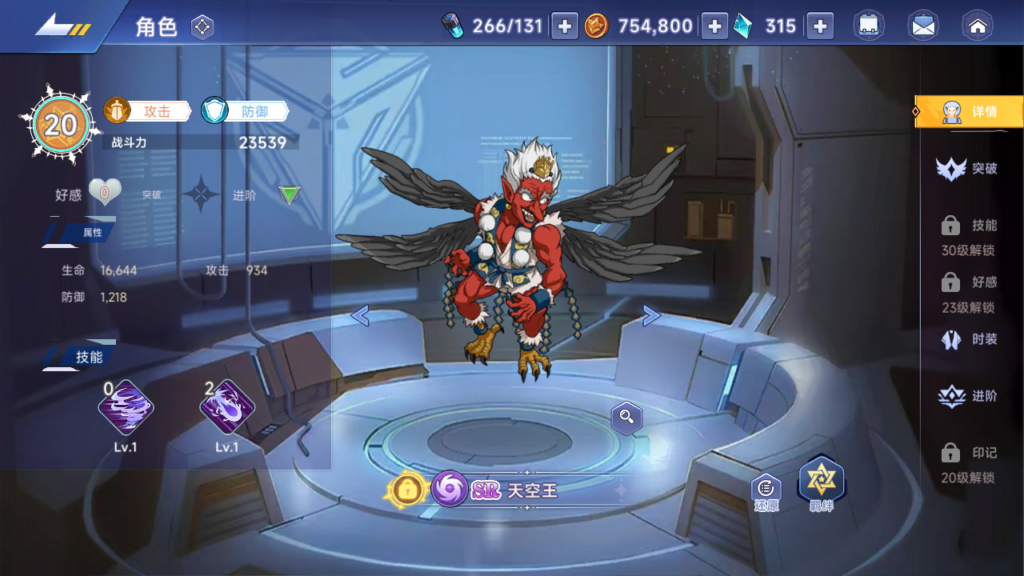1024x576 pixels.
Task: Add stamina with the plus next to 266/131
Action: pyautogui.click(x=565, y=26)
